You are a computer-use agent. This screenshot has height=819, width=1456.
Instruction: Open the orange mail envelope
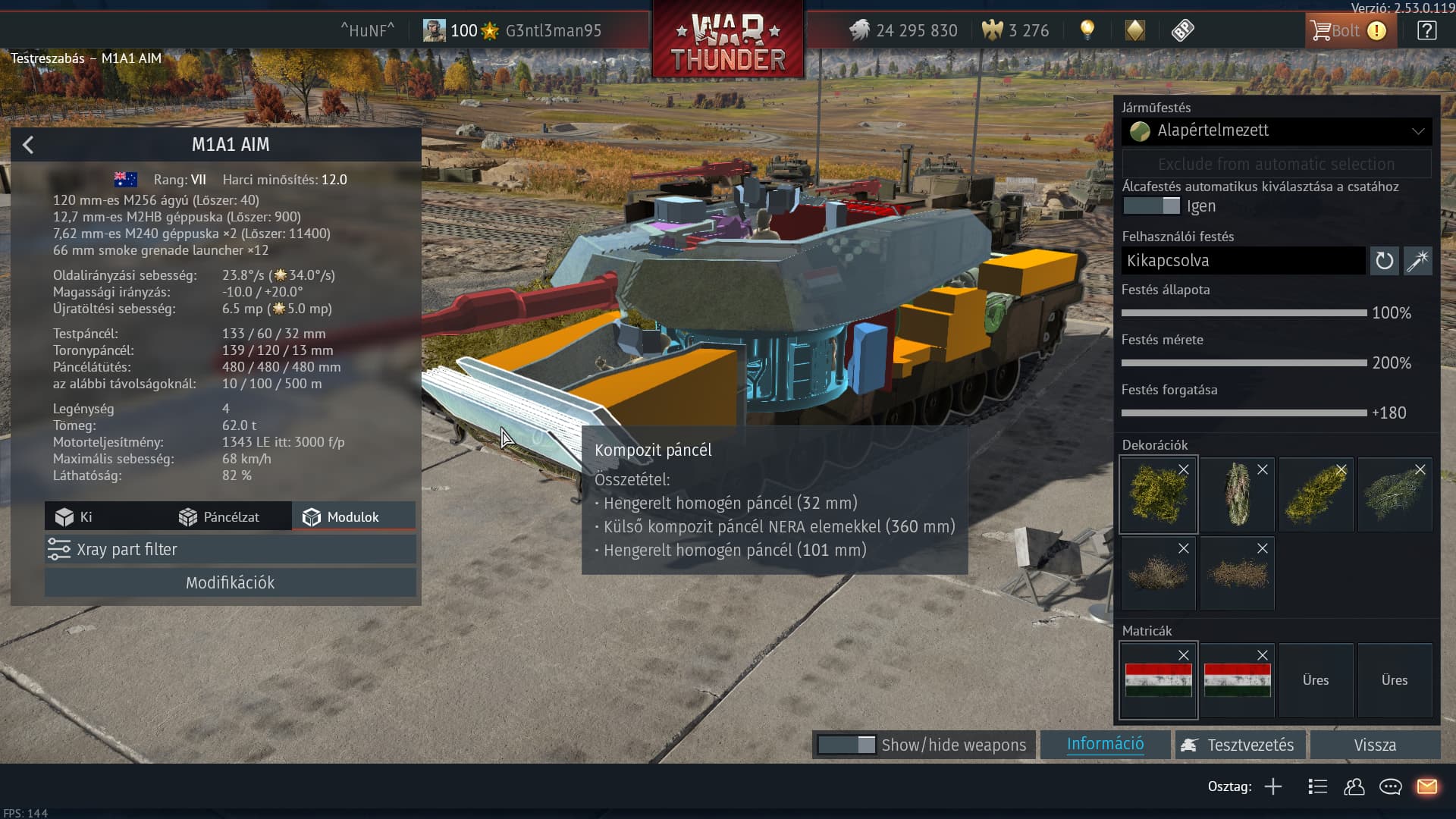(x=1426, y=786)
